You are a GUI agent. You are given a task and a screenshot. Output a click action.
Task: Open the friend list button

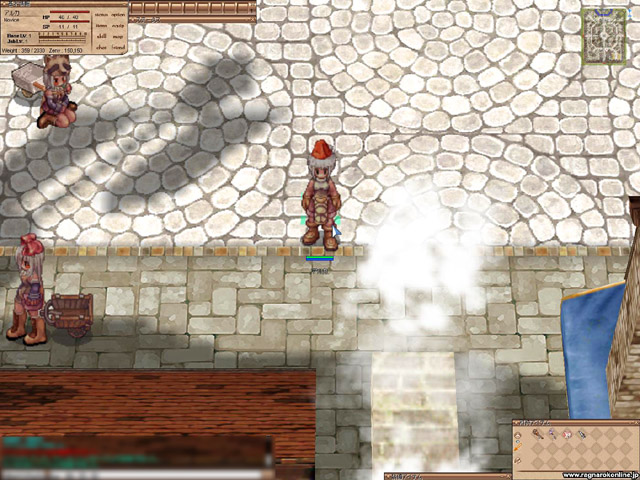pyautogui.click(x=119, y=47)
